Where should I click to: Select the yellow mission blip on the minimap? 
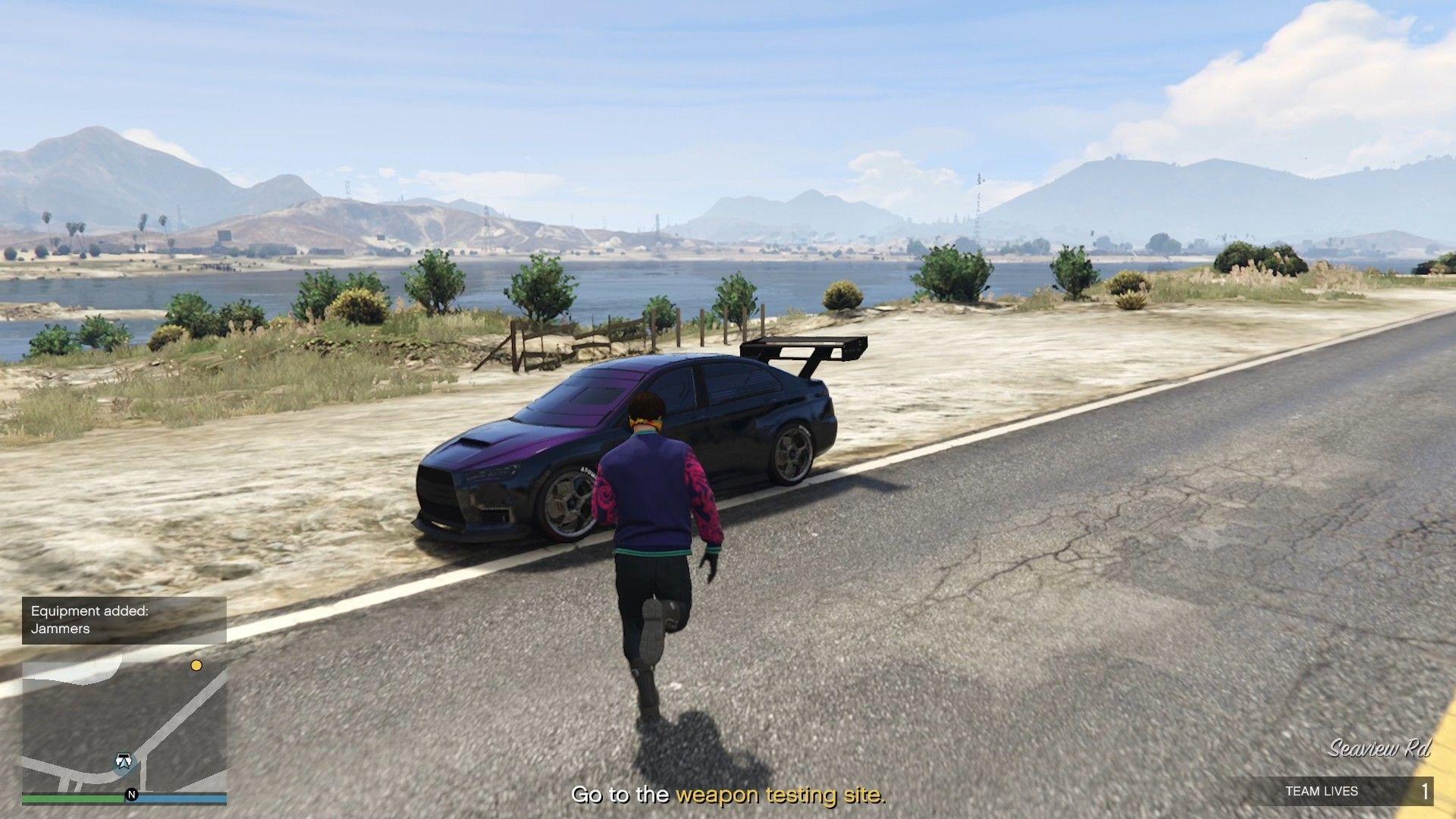click(196, 666)
